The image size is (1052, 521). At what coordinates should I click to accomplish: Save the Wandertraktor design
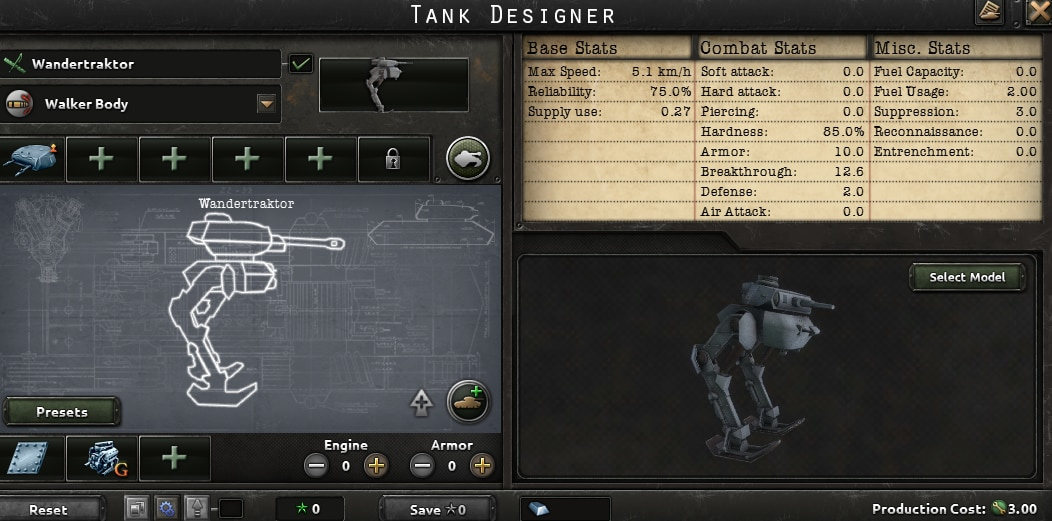[x=438, y=509]
